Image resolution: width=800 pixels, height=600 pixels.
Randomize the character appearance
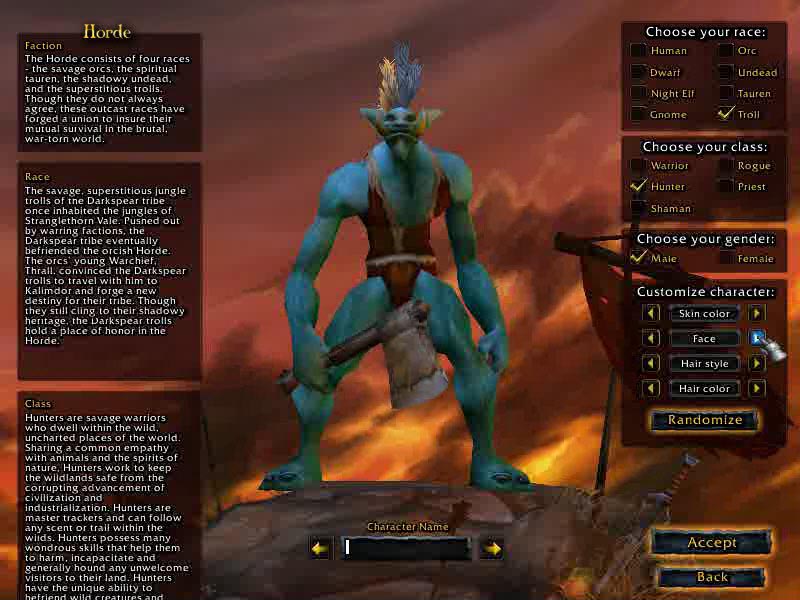point(704,420)
